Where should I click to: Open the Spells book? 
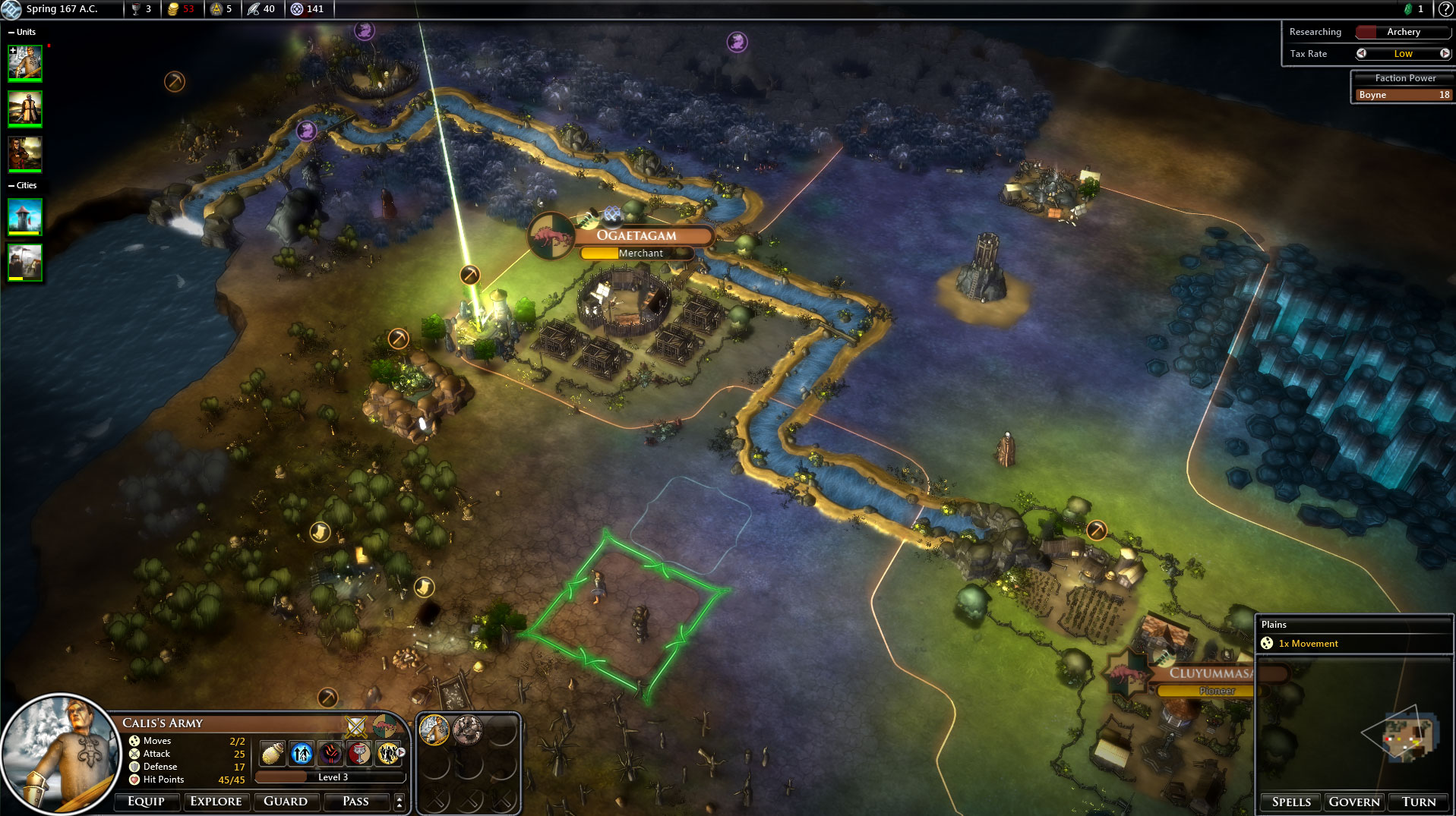click(x=1290, y=802)
